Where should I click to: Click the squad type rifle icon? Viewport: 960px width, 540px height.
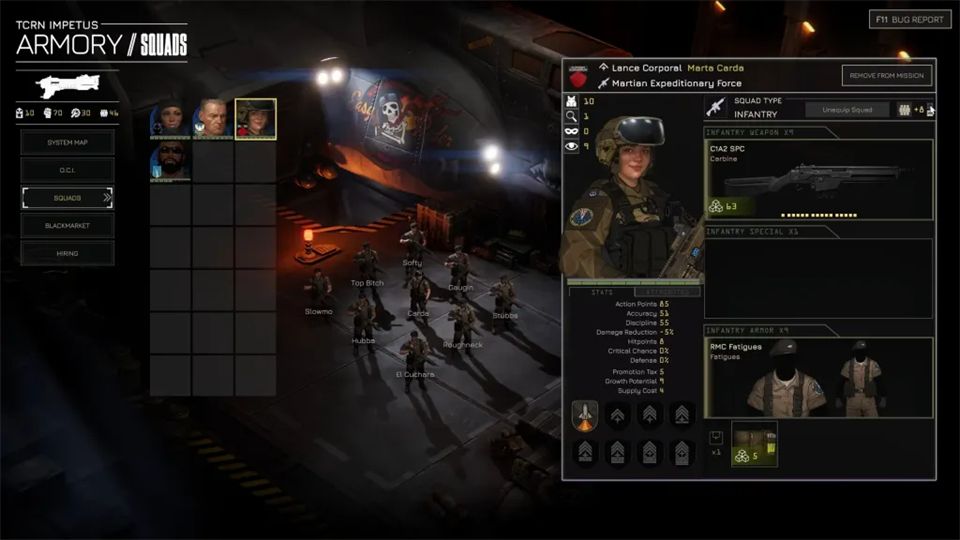[x=716, y=108]
